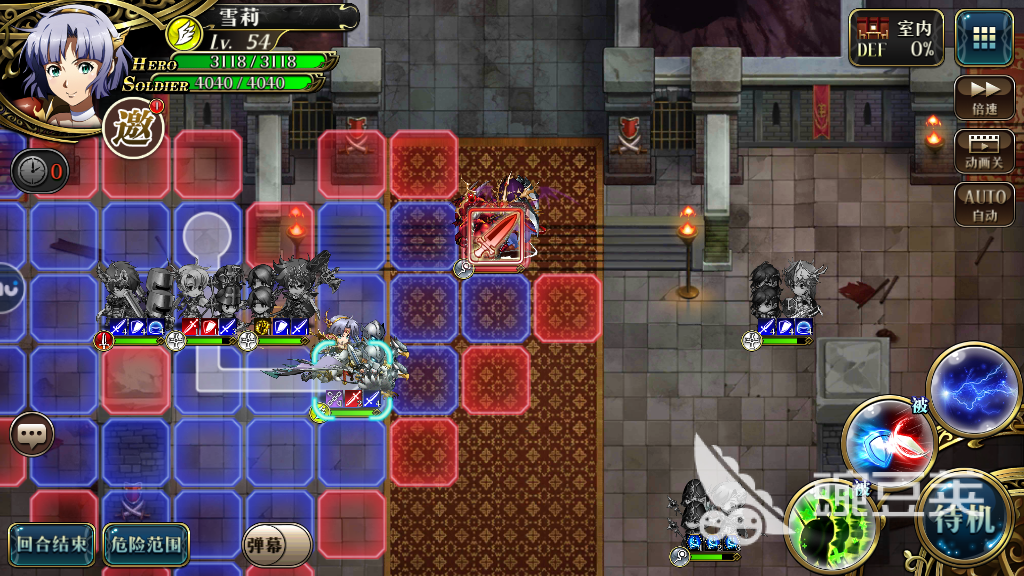Viewport: 1024px width, 576px height.
Task: Tap the 待机 standby button
Action: tap(964, 519)
